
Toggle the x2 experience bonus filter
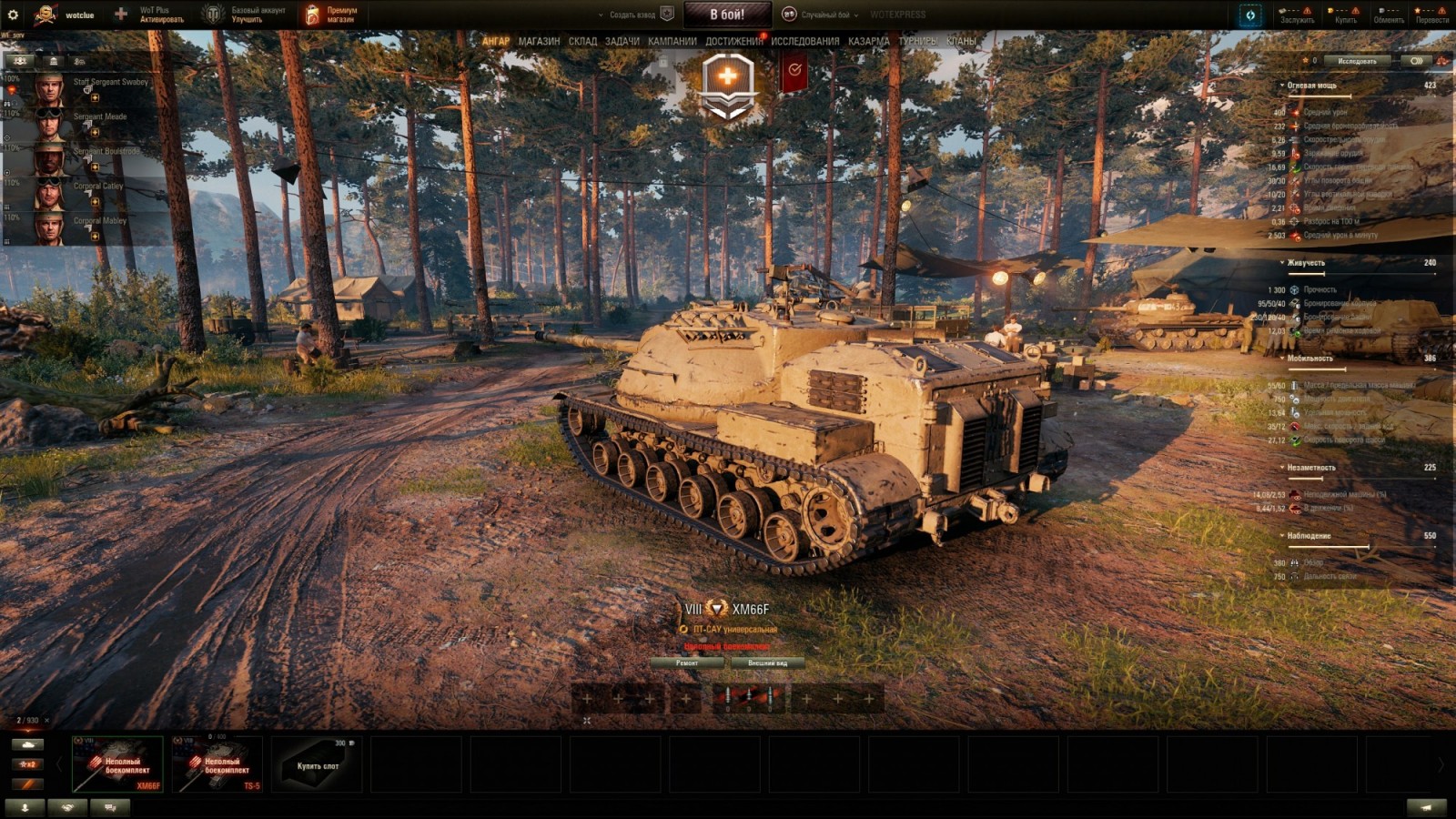(28, 764)
